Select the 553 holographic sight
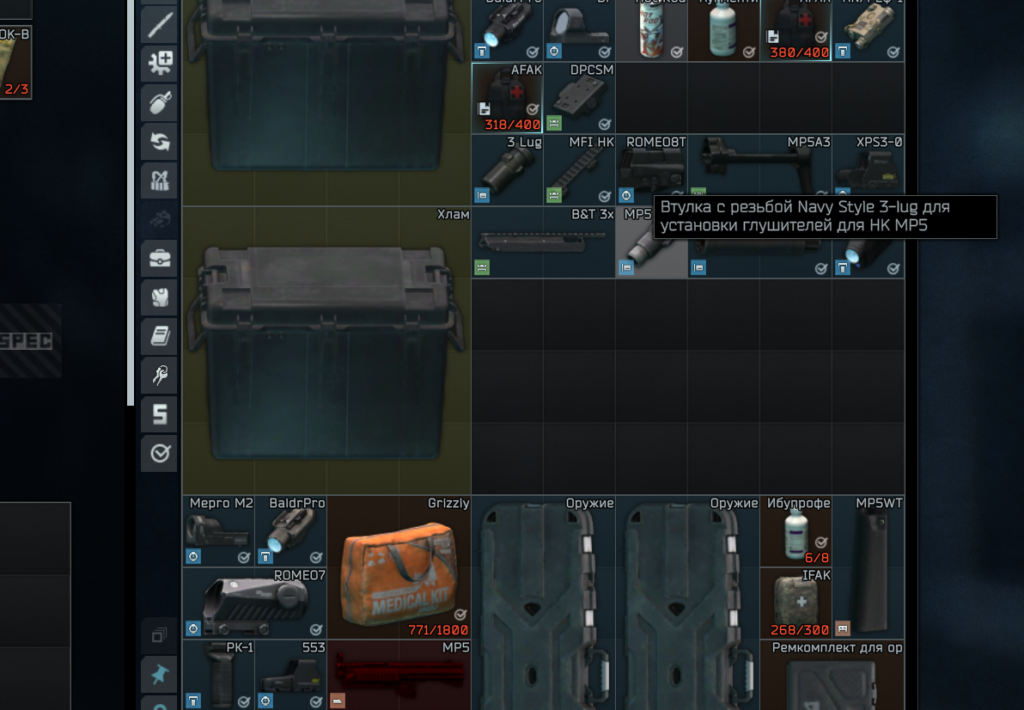1024x710 pixels. tap(290, 675)
